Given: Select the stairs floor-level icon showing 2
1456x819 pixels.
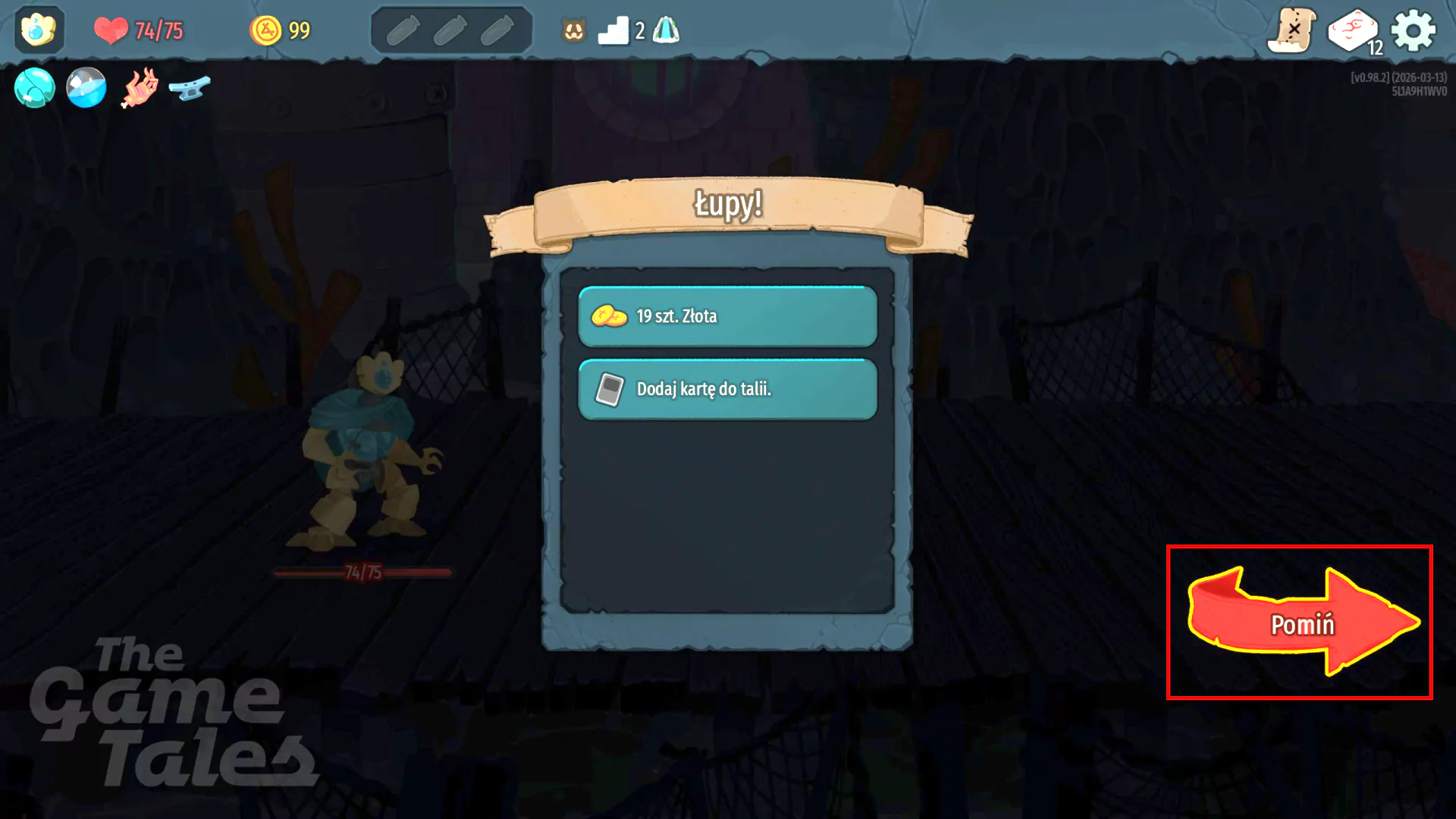Looking at the screenshot, I should [617, 30].
